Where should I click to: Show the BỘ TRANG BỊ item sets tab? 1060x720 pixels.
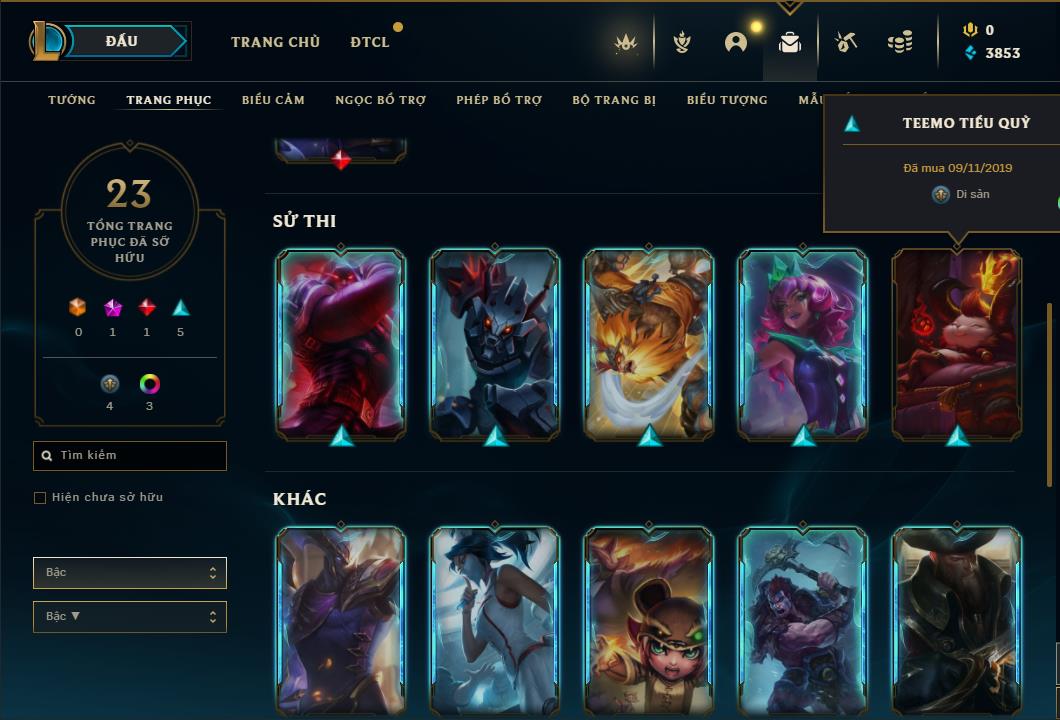(614, 100)
